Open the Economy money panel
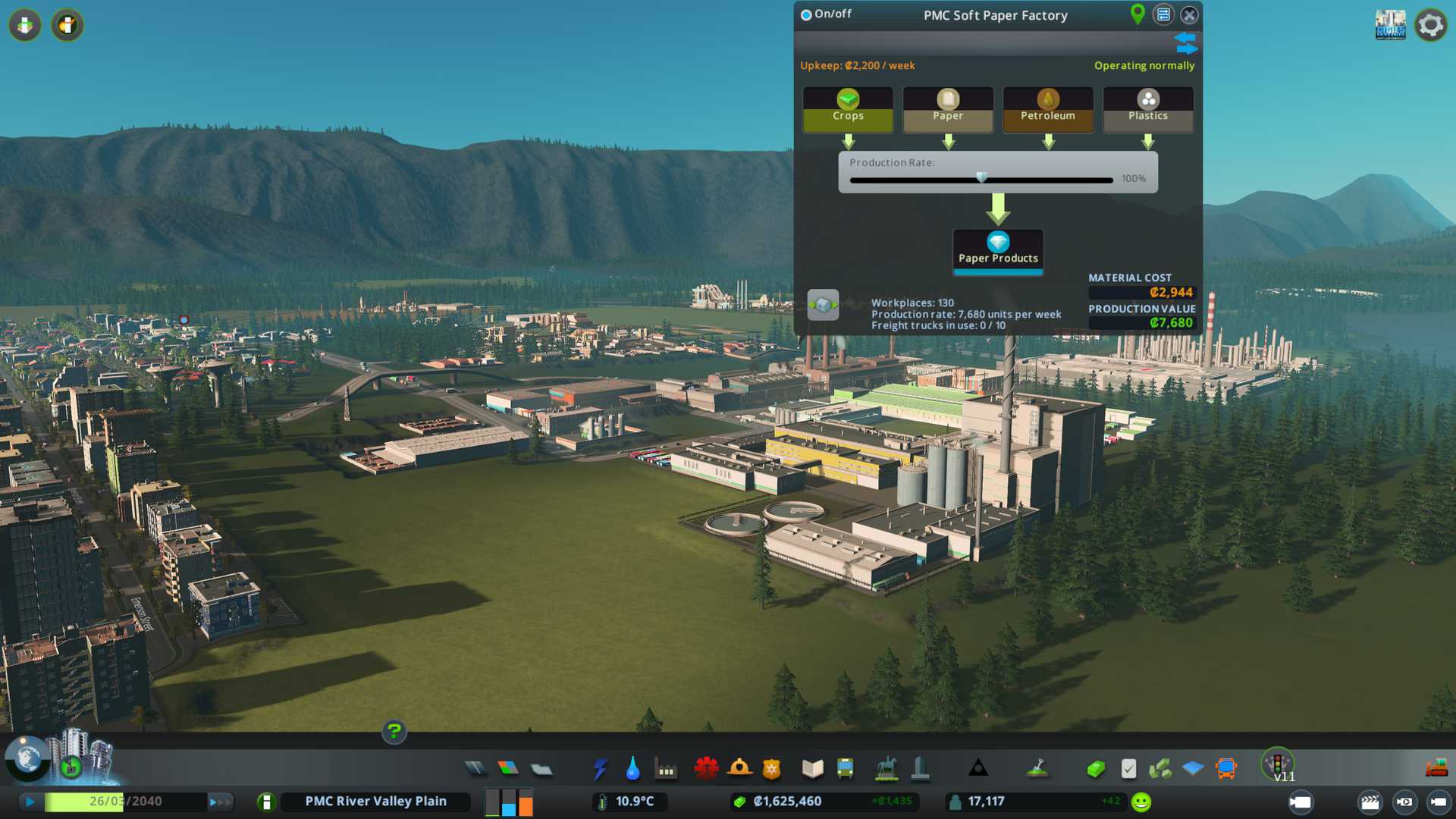The image size is (1456, 819). (1095, 769)
